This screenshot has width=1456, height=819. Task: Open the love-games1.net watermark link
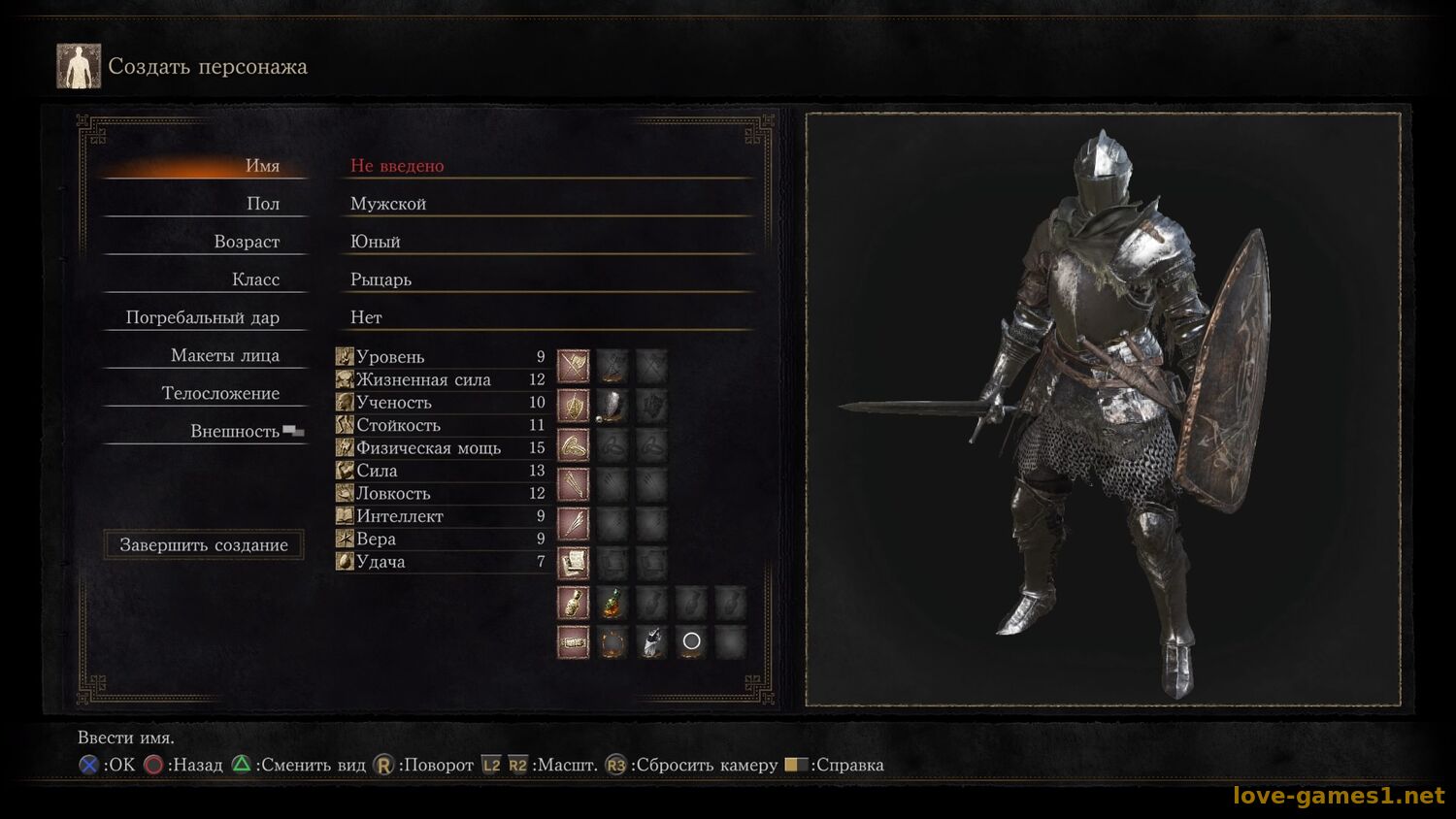pos(1339,796)
